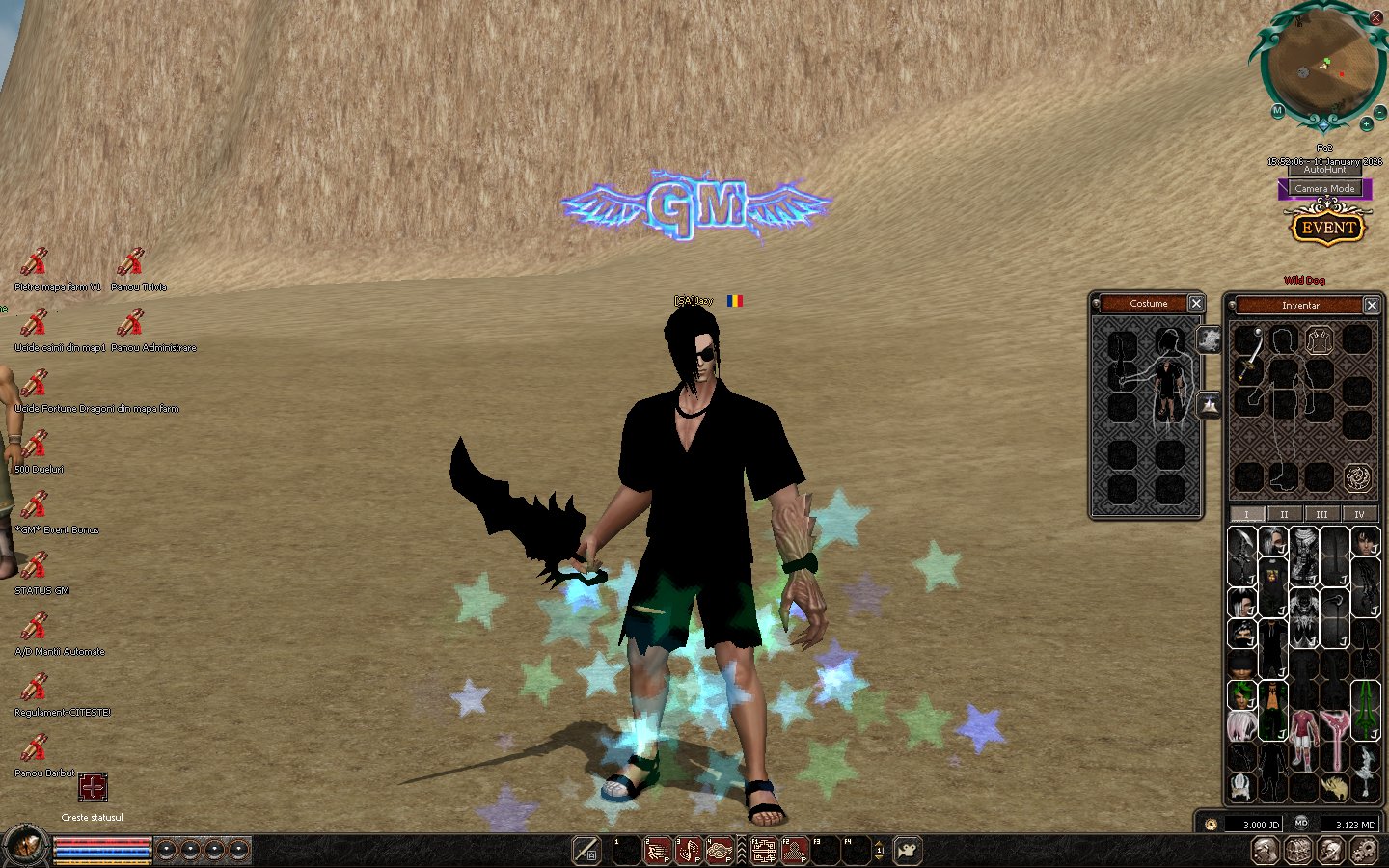Open the Panou Administrare scroll
The image size is (1389, 868).
click(130, 323)
